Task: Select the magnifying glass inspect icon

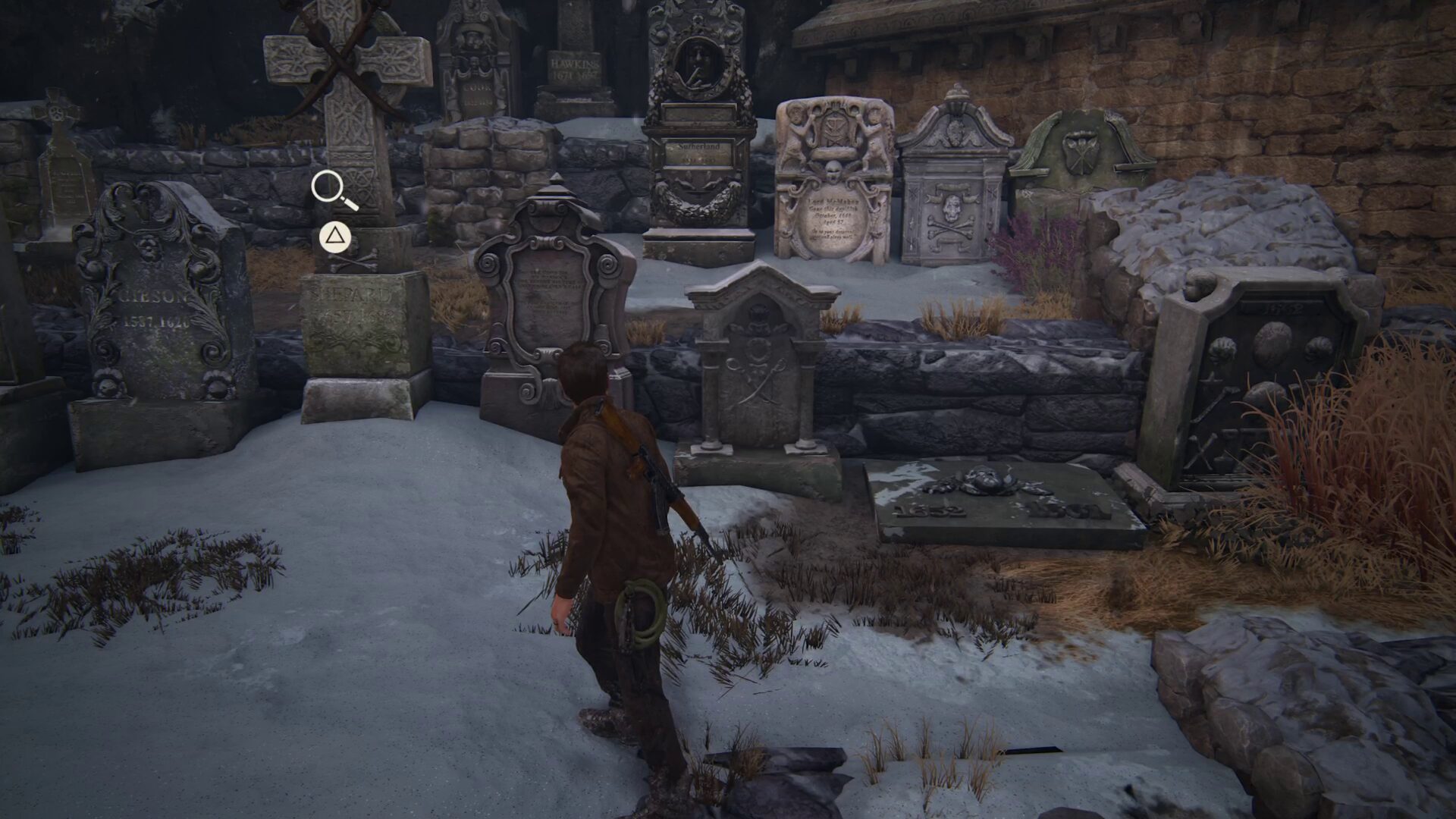Action: (x=333, y=190)
